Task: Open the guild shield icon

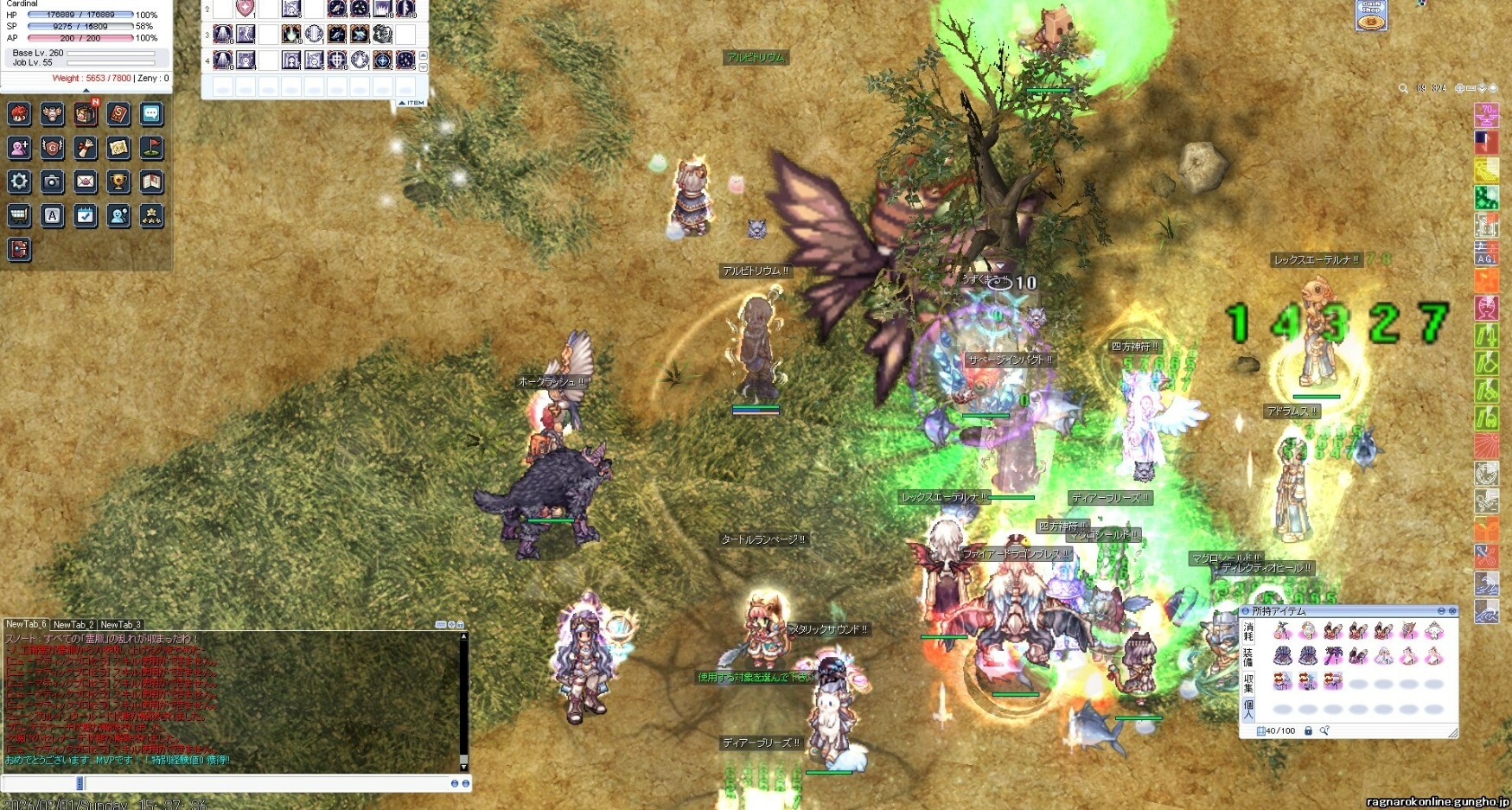Action: click(x=52, y=148)
